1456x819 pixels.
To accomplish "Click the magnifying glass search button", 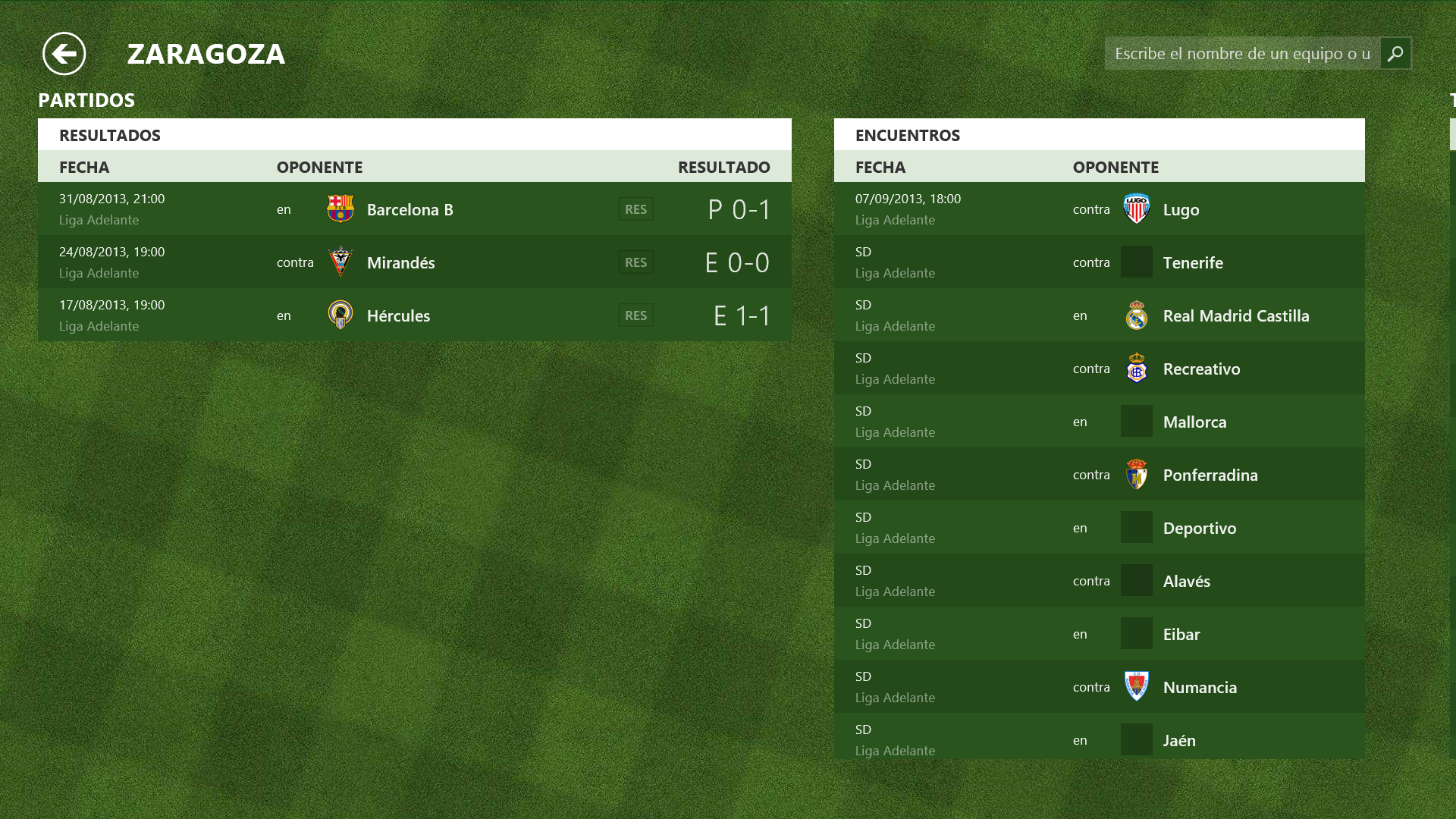I will [x=1395, y=54].
